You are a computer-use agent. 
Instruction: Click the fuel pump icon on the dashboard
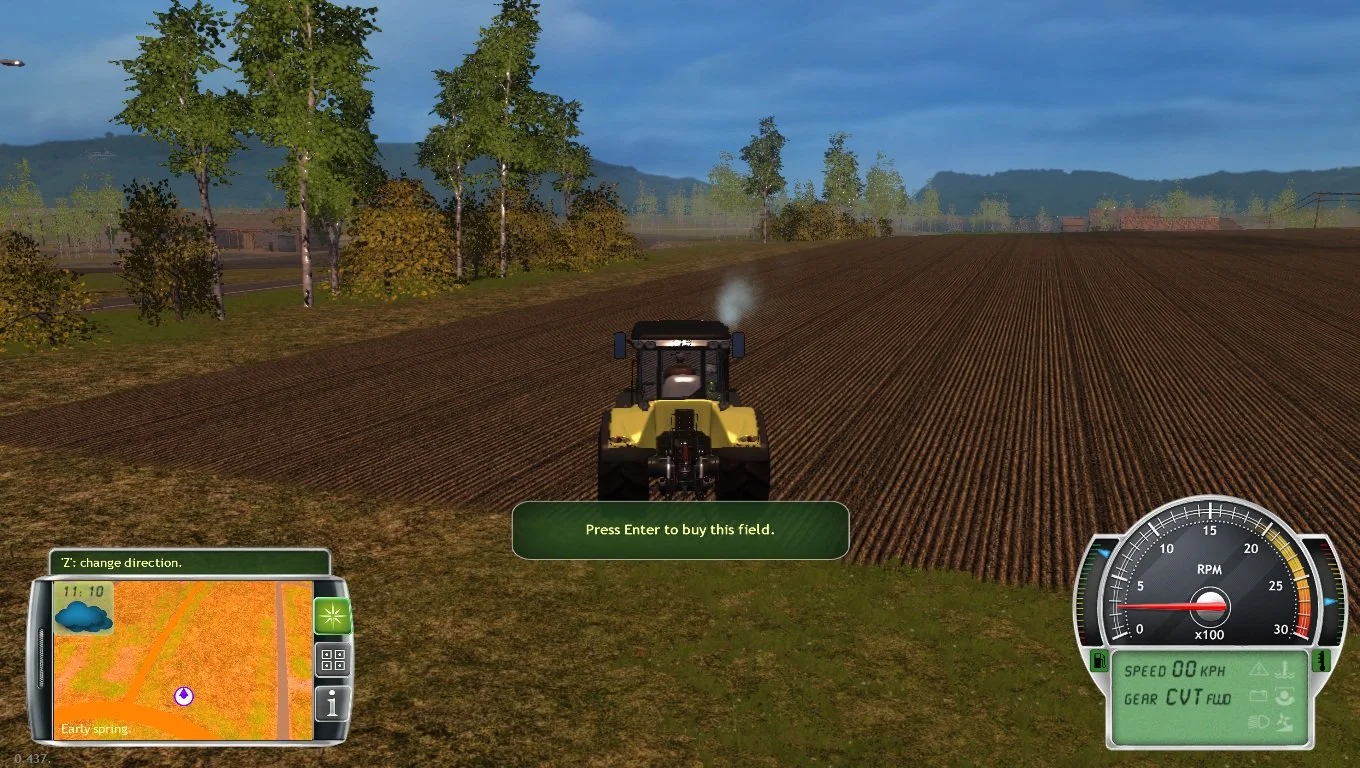(1100, 660)
